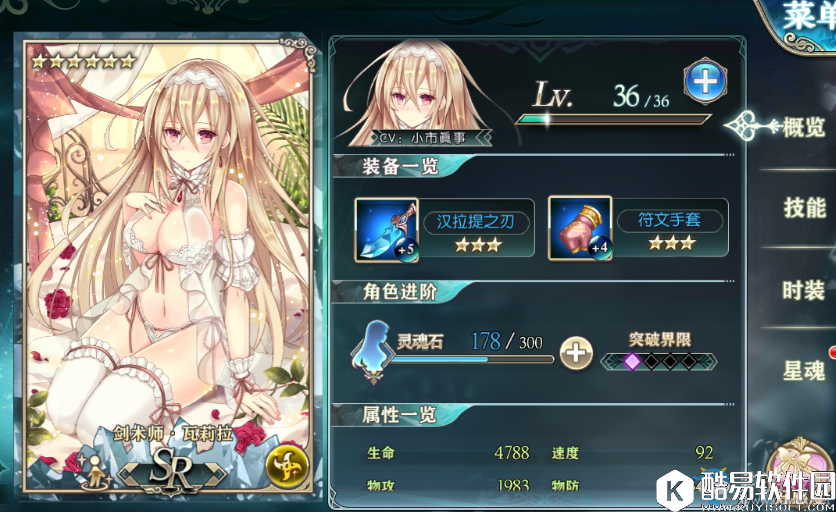Screen dimensions: 836x512
Task: Click the gold plus soul stone button
Action: (575, 353)
